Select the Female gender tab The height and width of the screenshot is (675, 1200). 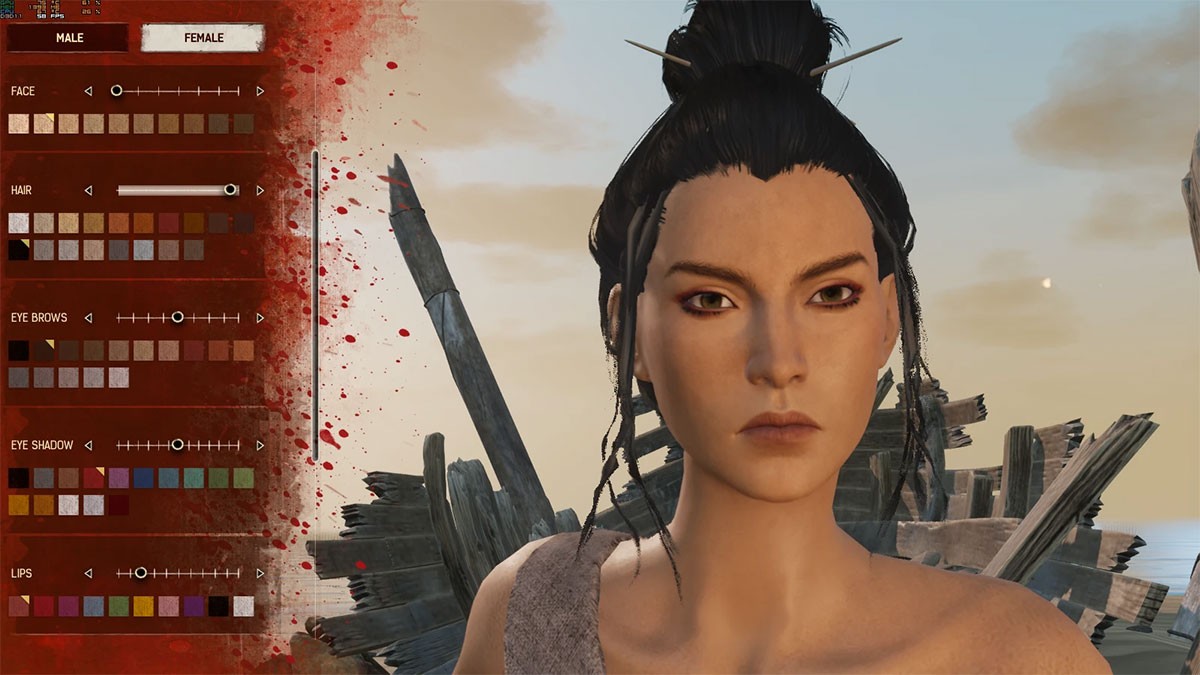pos(202,38)
